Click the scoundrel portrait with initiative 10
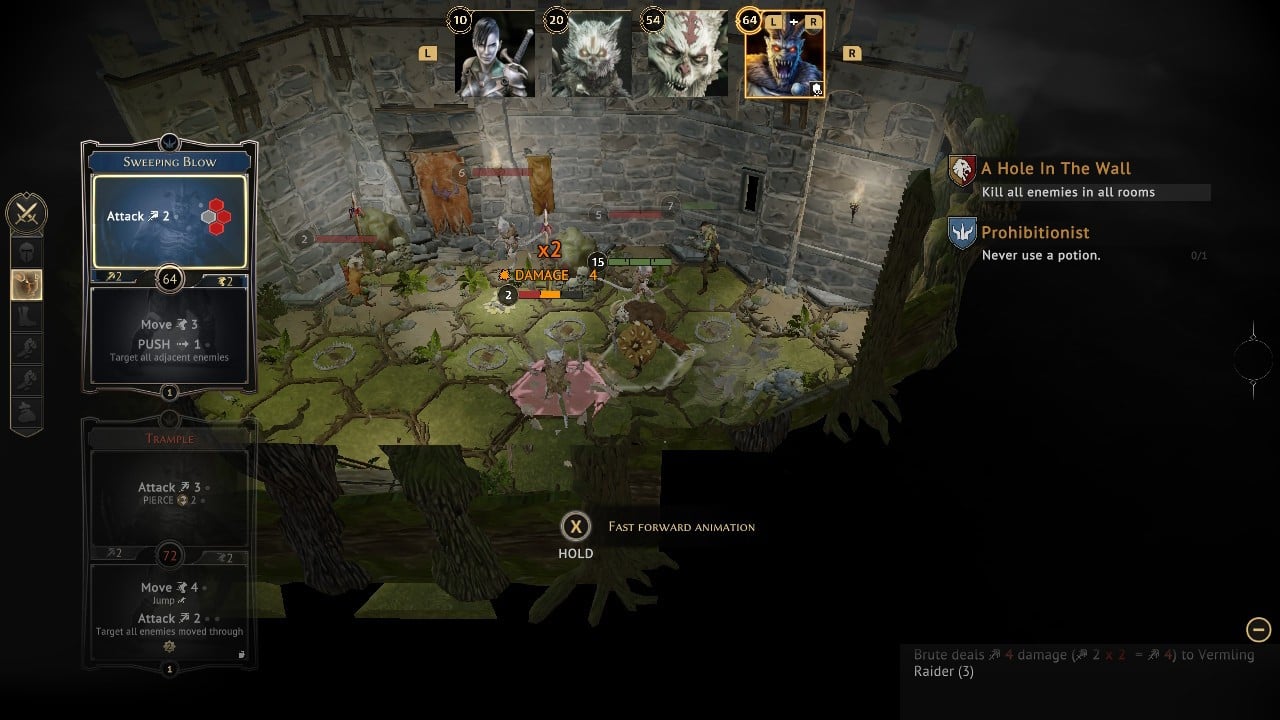Viewport: 1280px width, 720px height. pyautogui.click(x=494, y=54)
